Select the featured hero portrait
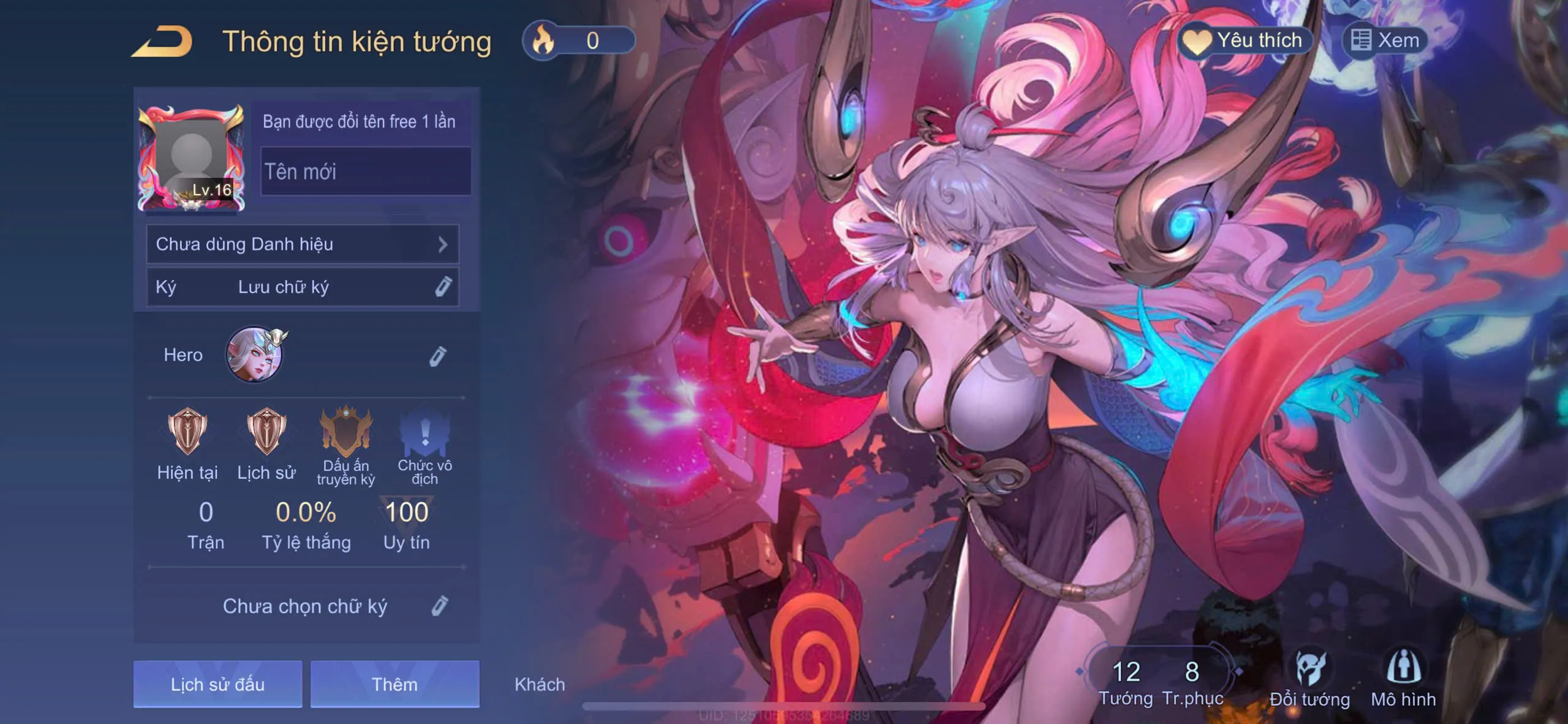Screen dimensions: 1568x724 [x=255, y=355]
